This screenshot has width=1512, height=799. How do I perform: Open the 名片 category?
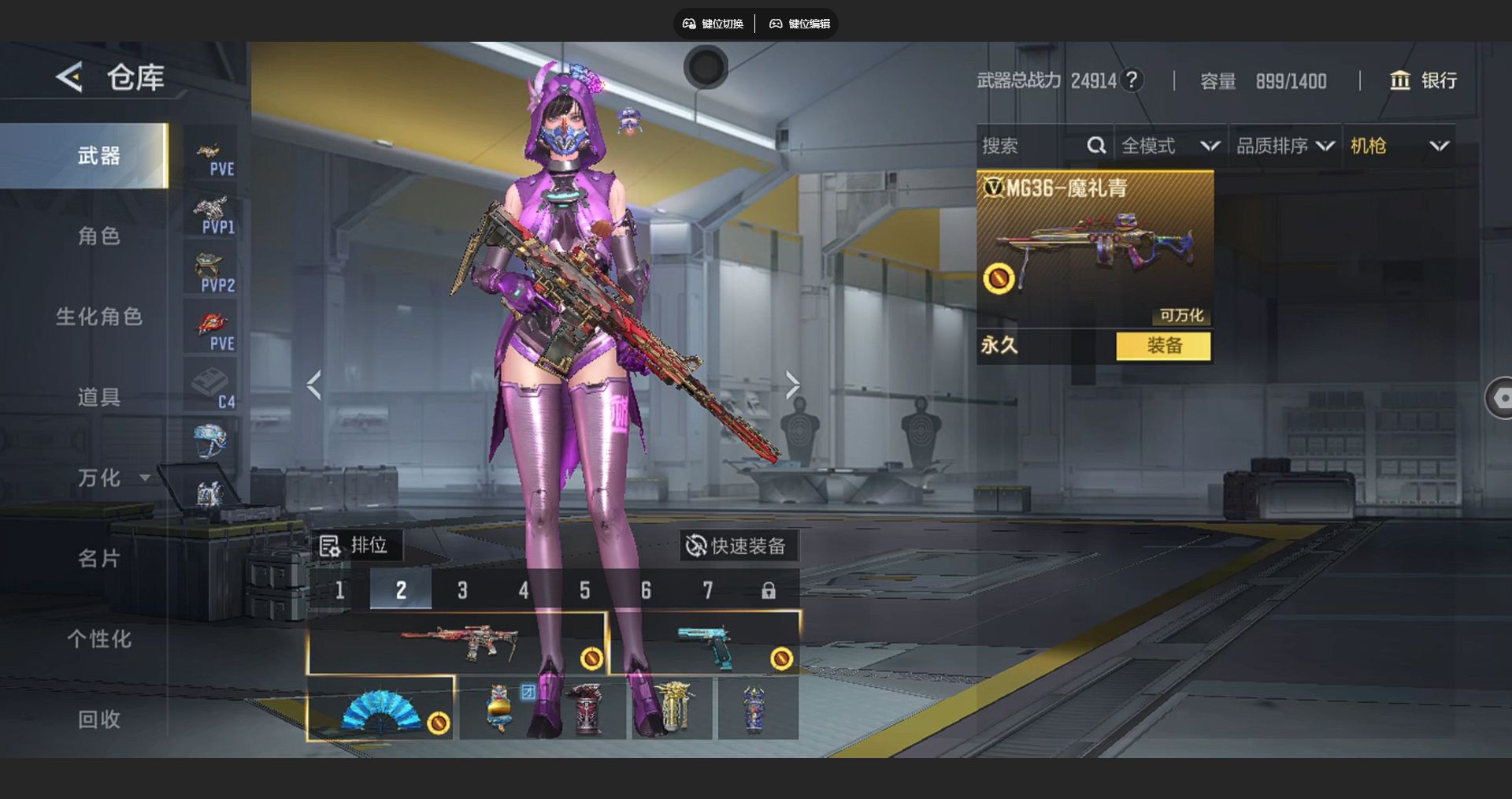(98, 559)
